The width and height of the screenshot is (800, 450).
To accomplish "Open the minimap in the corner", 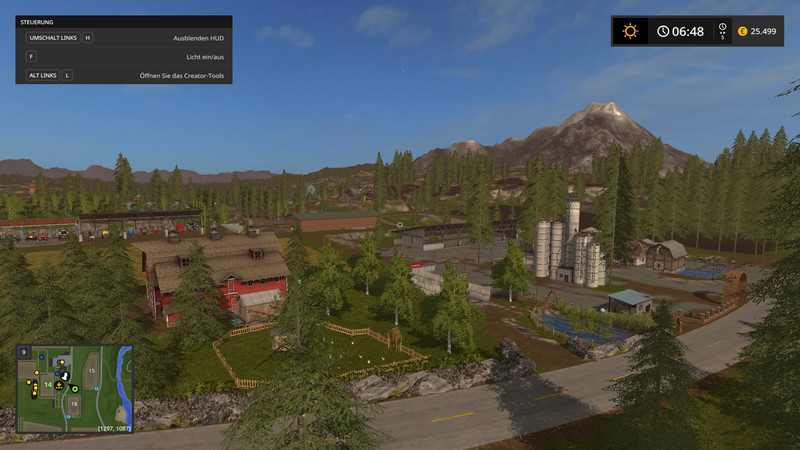I will coord(75,388).
